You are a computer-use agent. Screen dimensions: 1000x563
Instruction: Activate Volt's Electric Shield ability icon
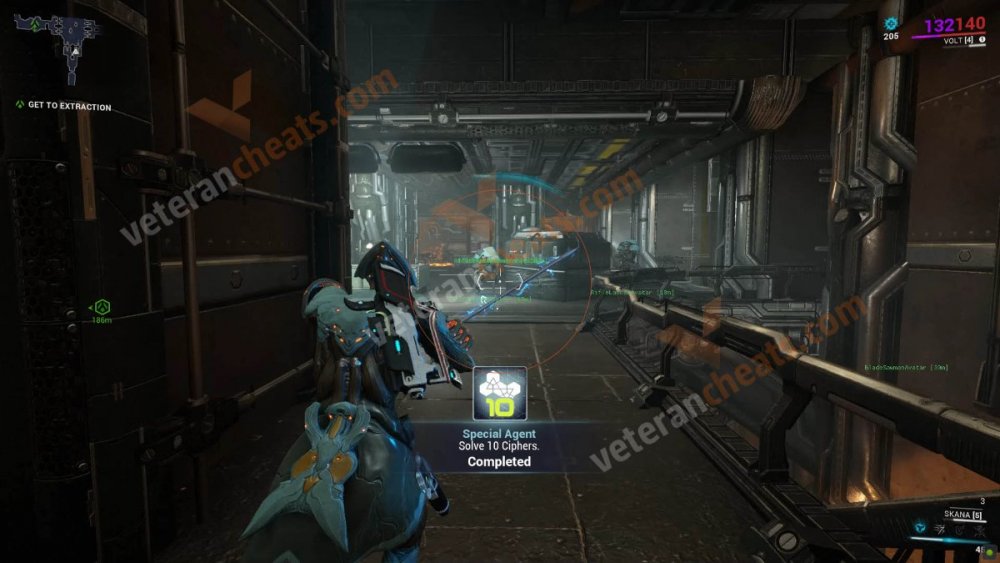pyautogui.click(x=957, y=526)
